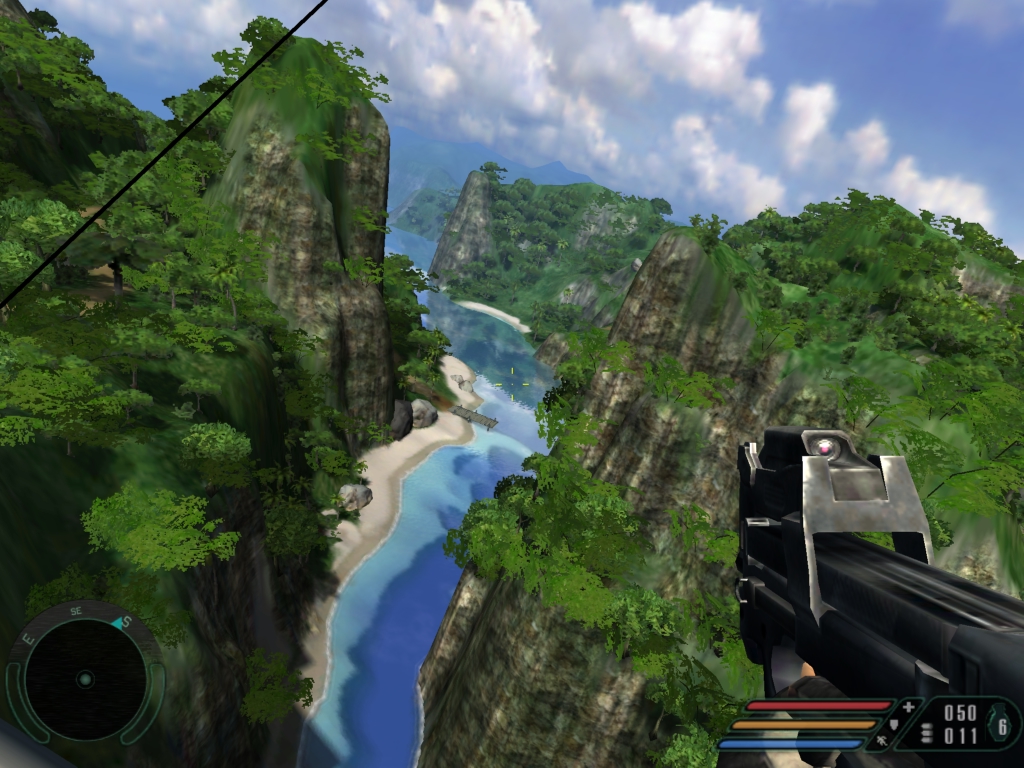Viewport: 1024px width, 768px height.
Task: Click the circular radar minimap
Action: pyautogui.click(x=85, y=678)
